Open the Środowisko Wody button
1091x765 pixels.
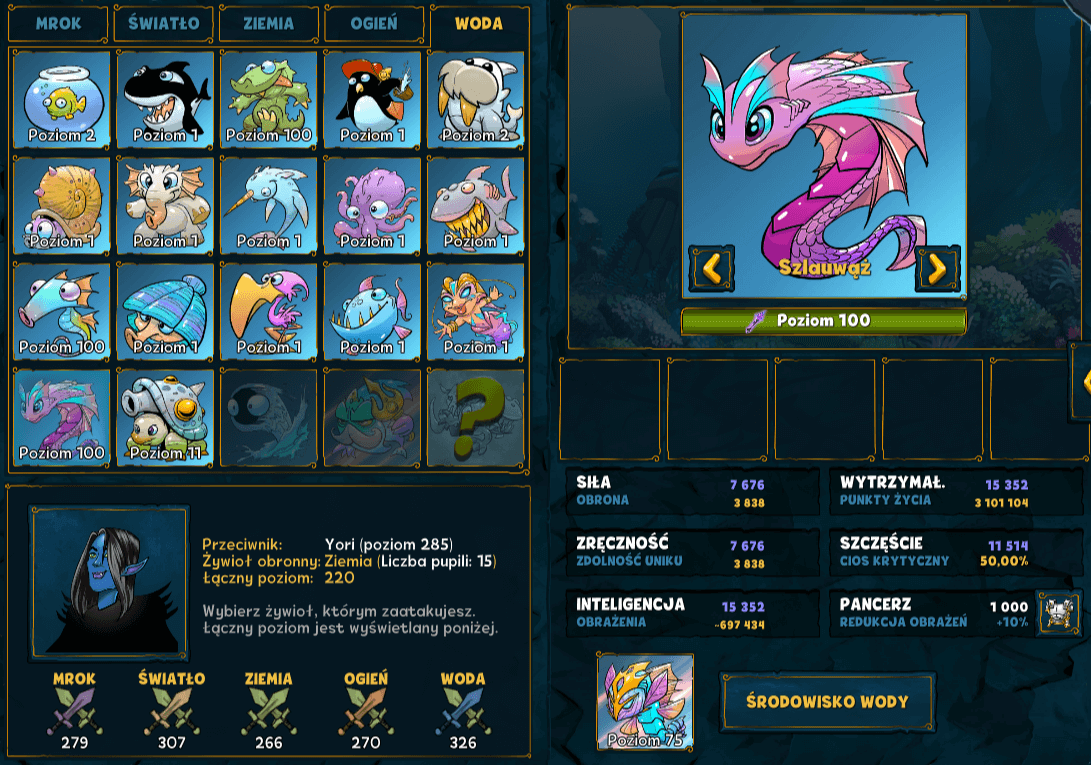tap(827, 701)
